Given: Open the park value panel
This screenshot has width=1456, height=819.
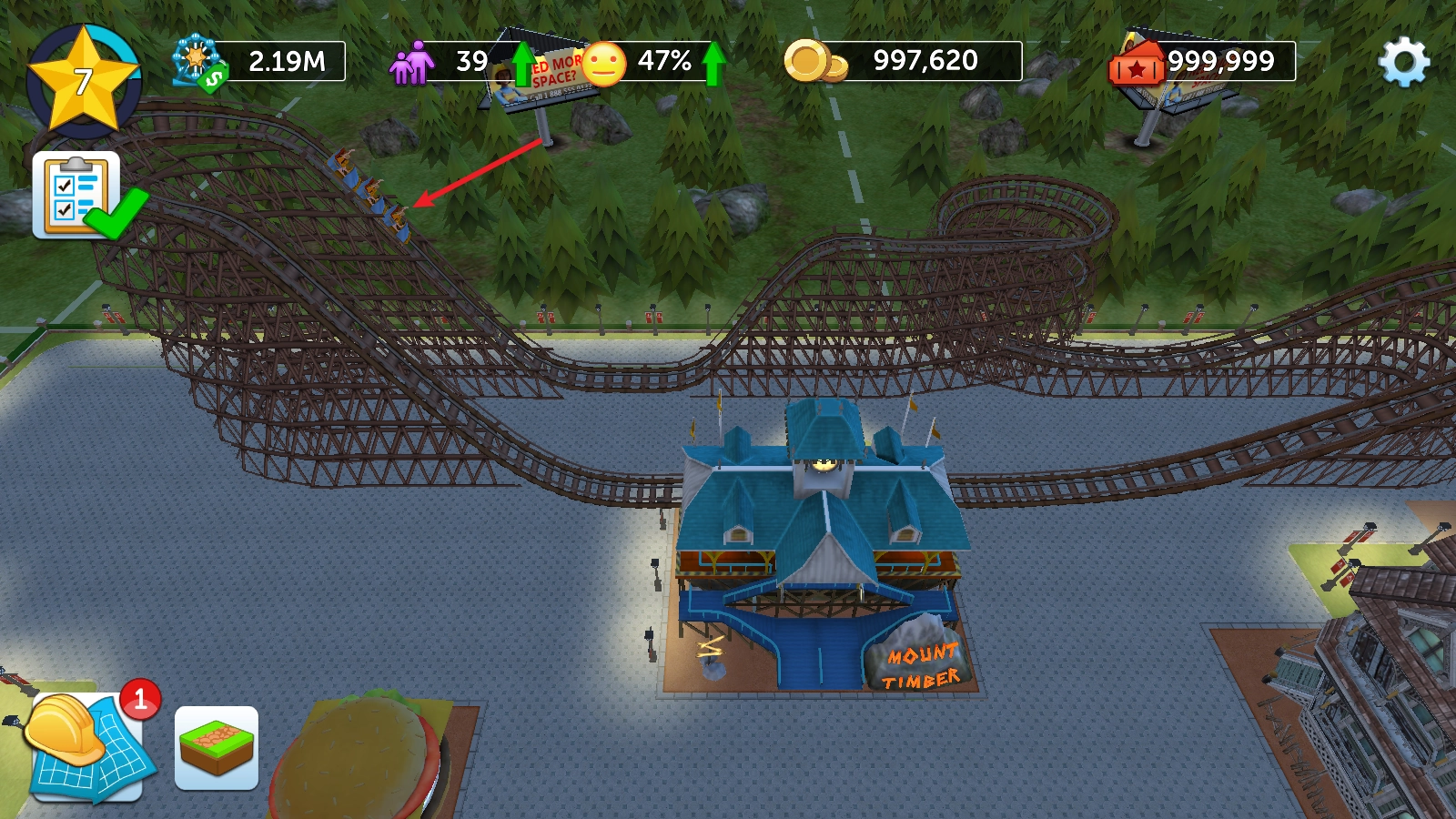Looking at the screenshot, I should [x=260, y=62].
